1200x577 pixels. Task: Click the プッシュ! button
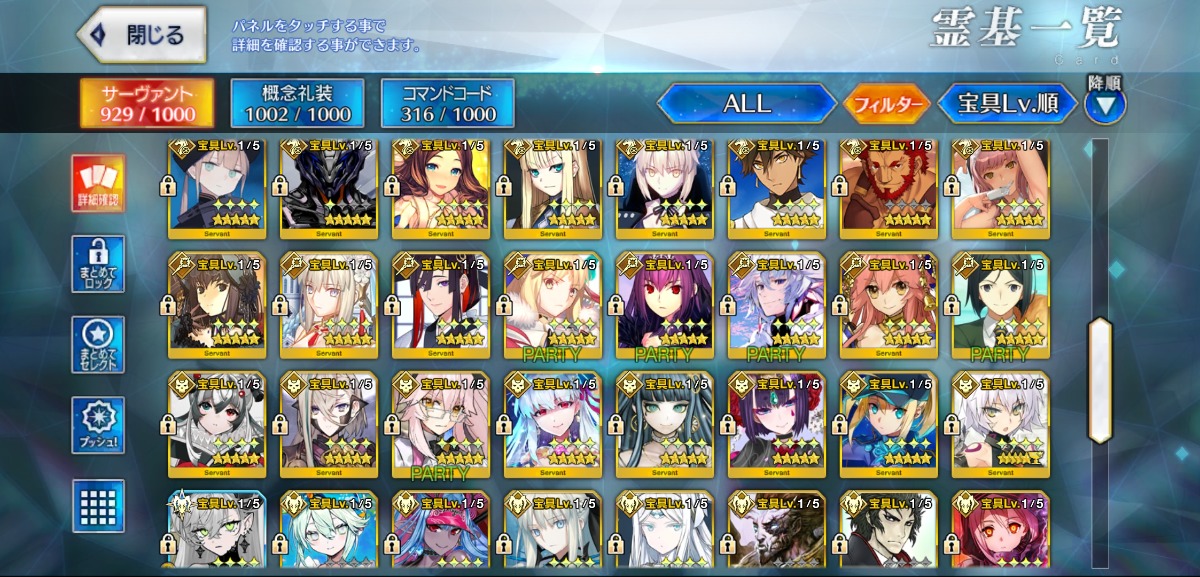98,425
